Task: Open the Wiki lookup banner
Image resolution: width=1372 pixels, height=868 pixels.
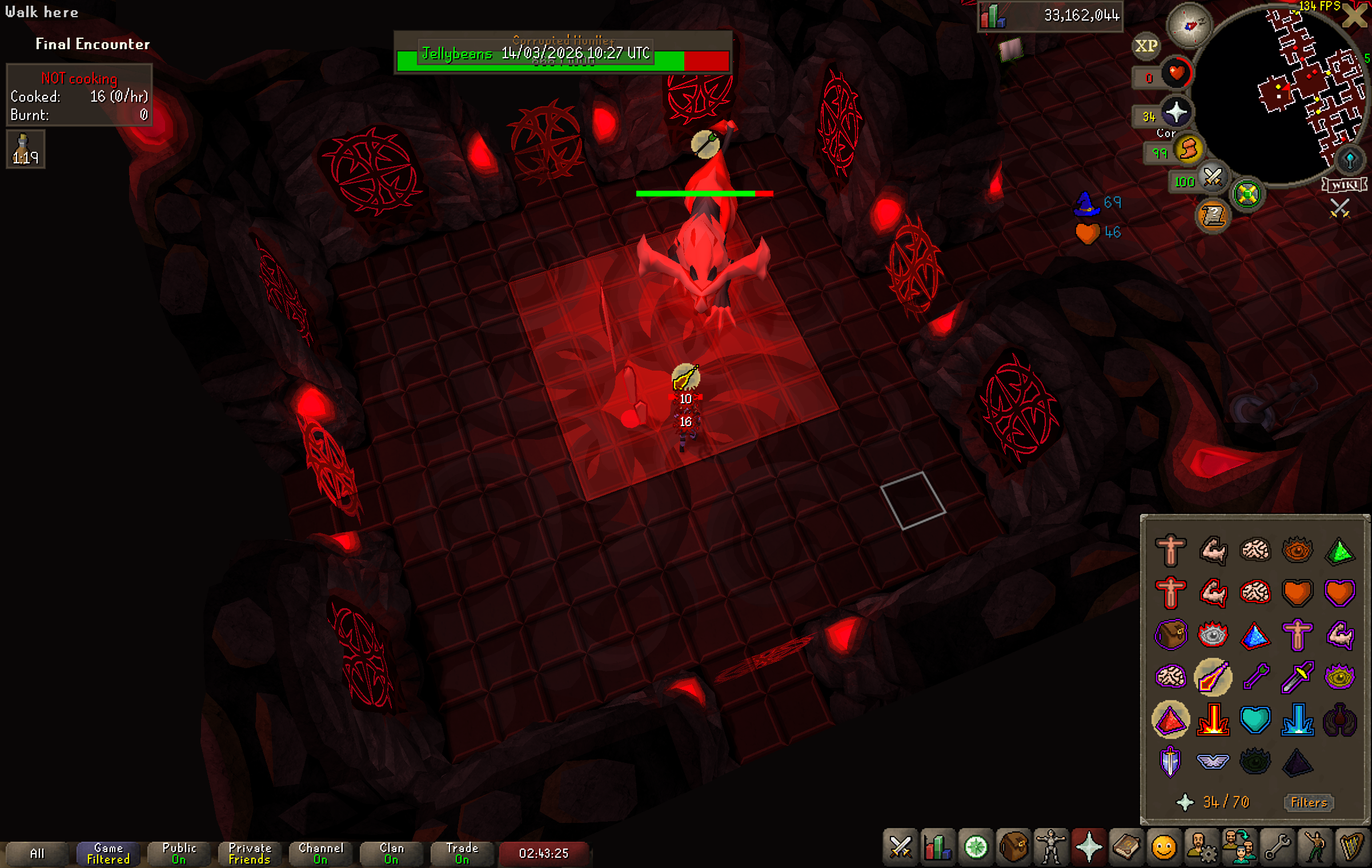Action: pyautogui.click(x=1344, y=185)
